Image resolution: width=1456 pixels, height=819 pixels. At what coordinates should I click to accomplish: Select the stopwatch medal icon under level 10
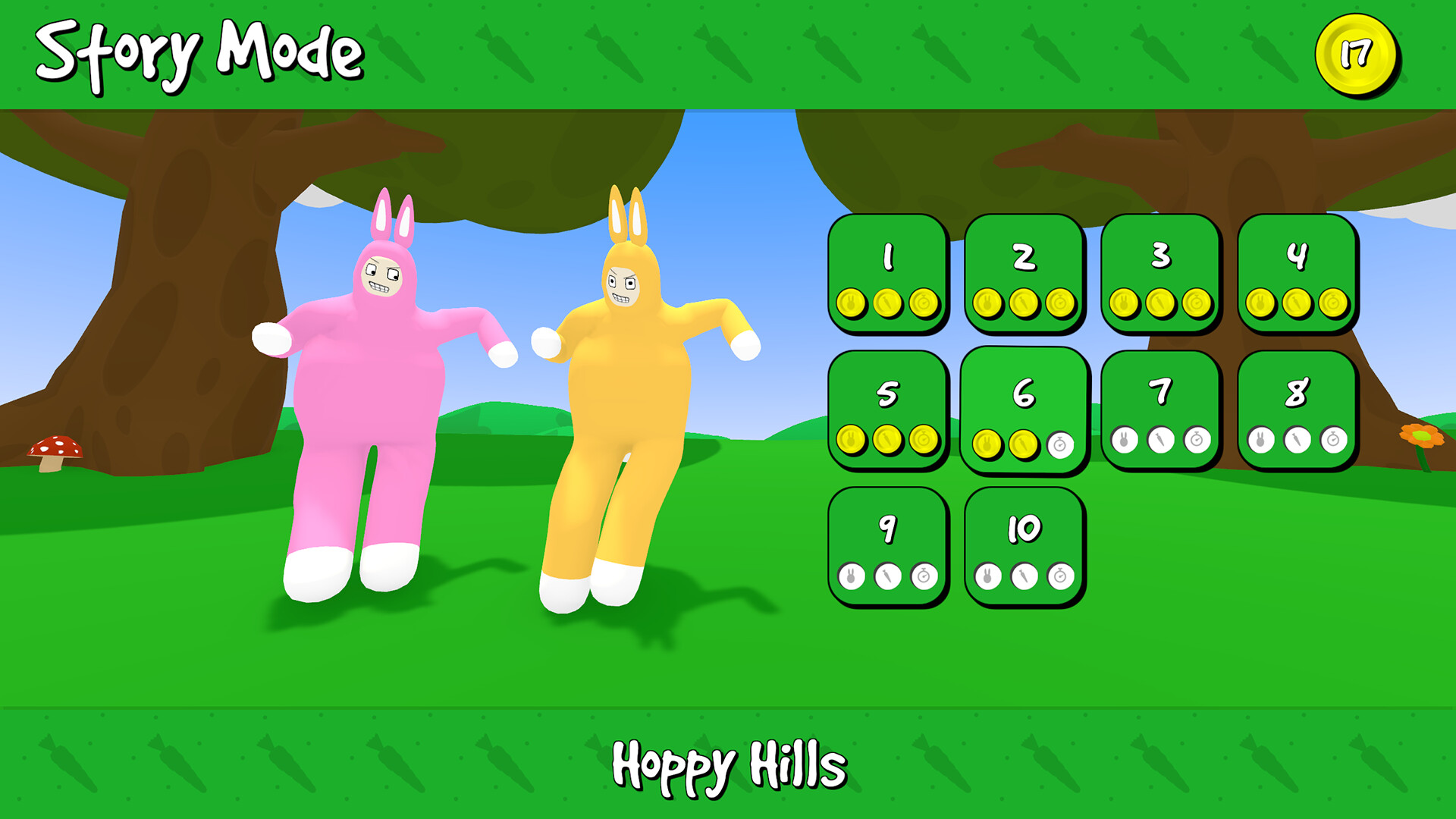pos(1061,576)
